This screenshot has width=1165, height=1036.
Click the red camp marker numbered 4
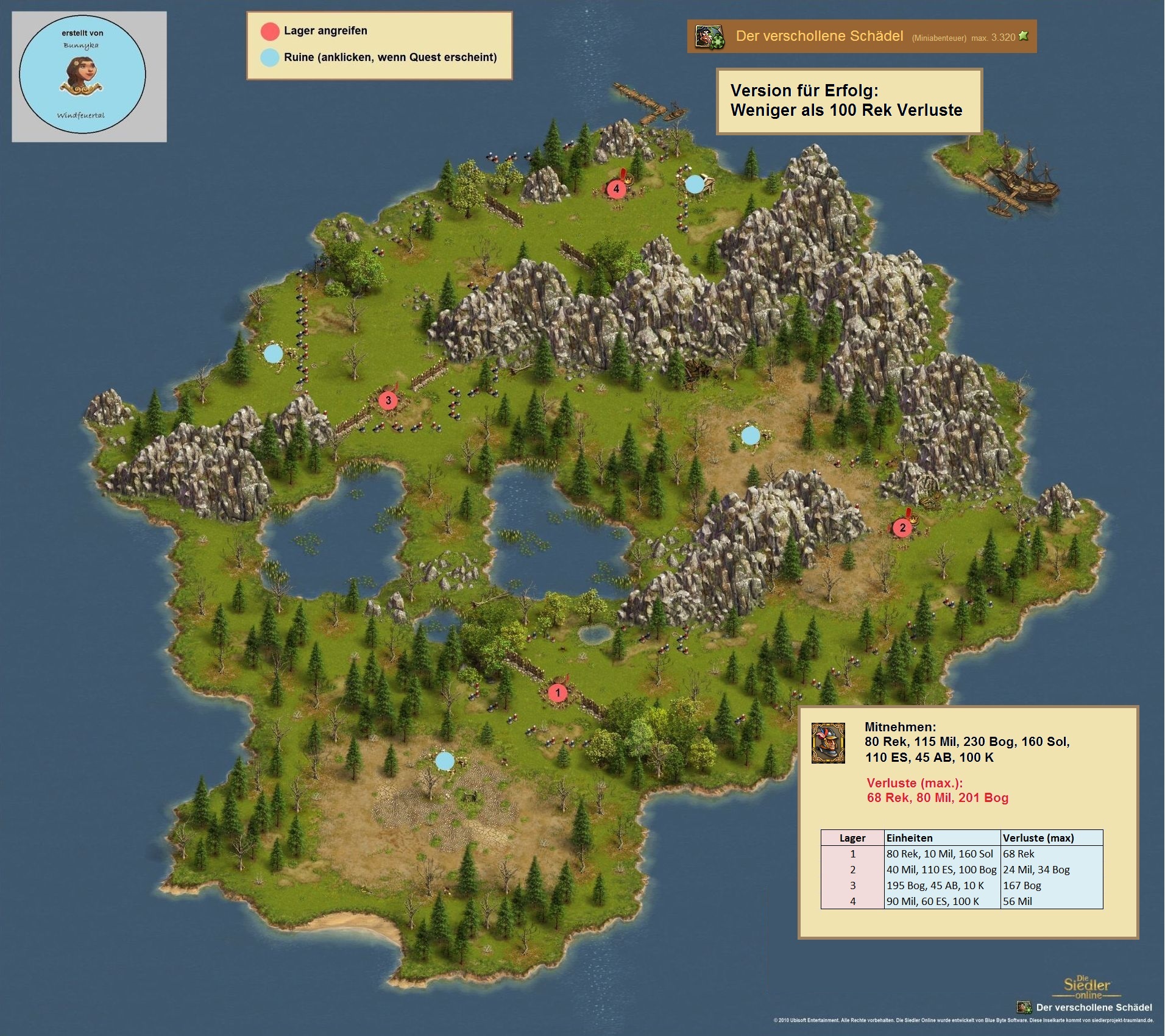tap(616, 188)
